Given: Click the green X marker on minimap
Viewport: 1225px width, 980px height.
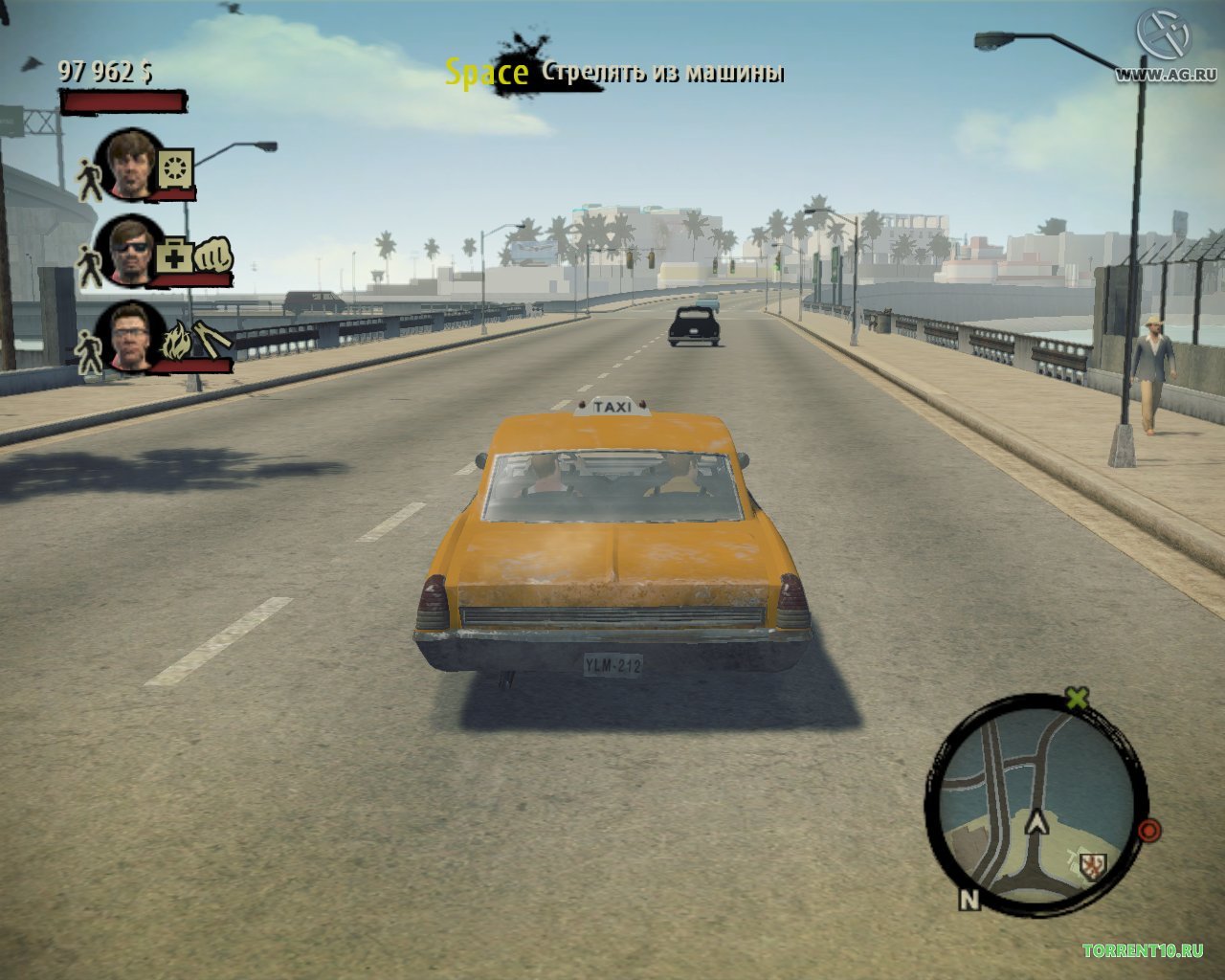Looking at the screenshot, I should [1078, 698].
